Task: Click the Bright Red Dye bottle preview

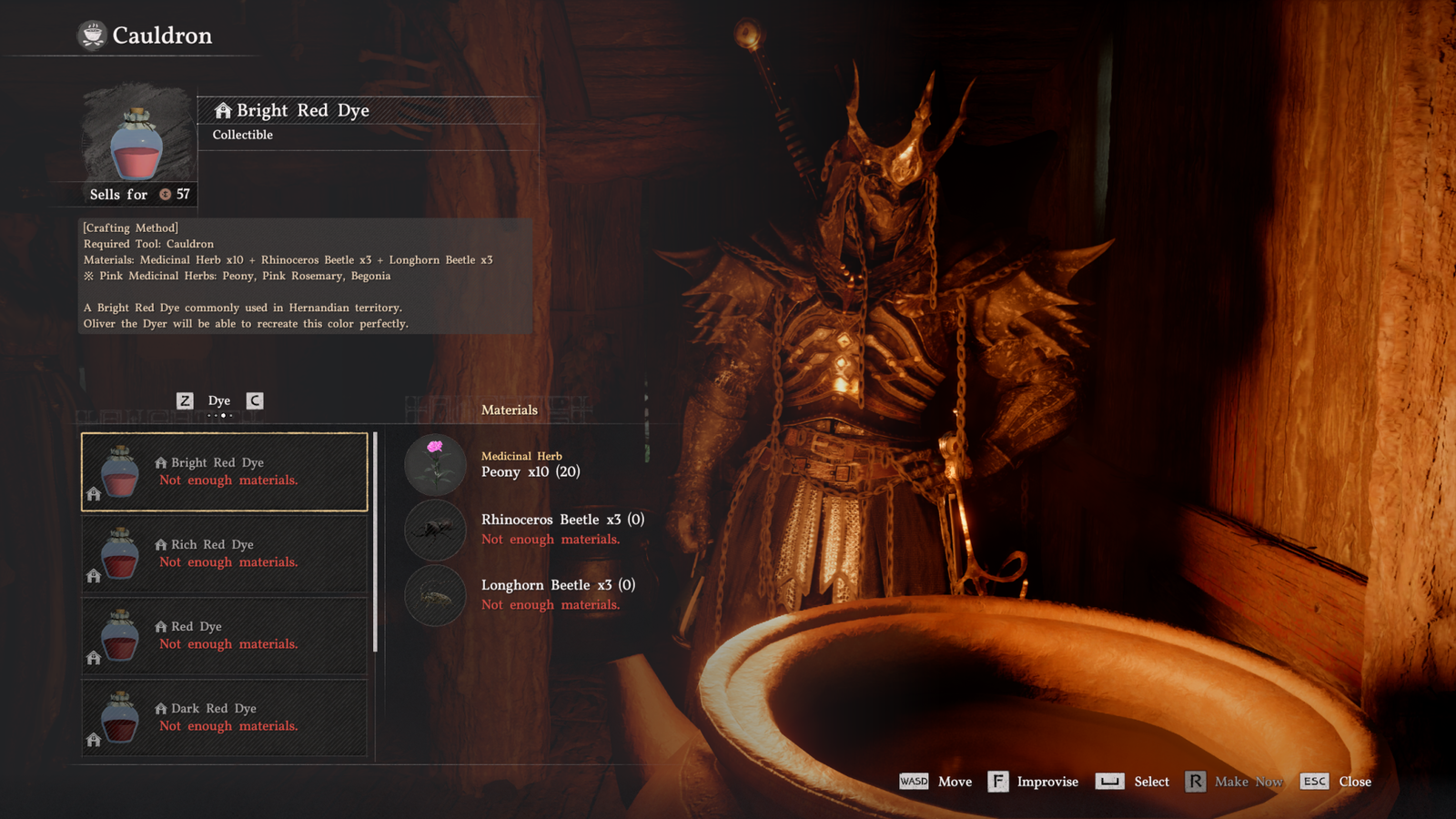Action: click(x=137, y=144)
